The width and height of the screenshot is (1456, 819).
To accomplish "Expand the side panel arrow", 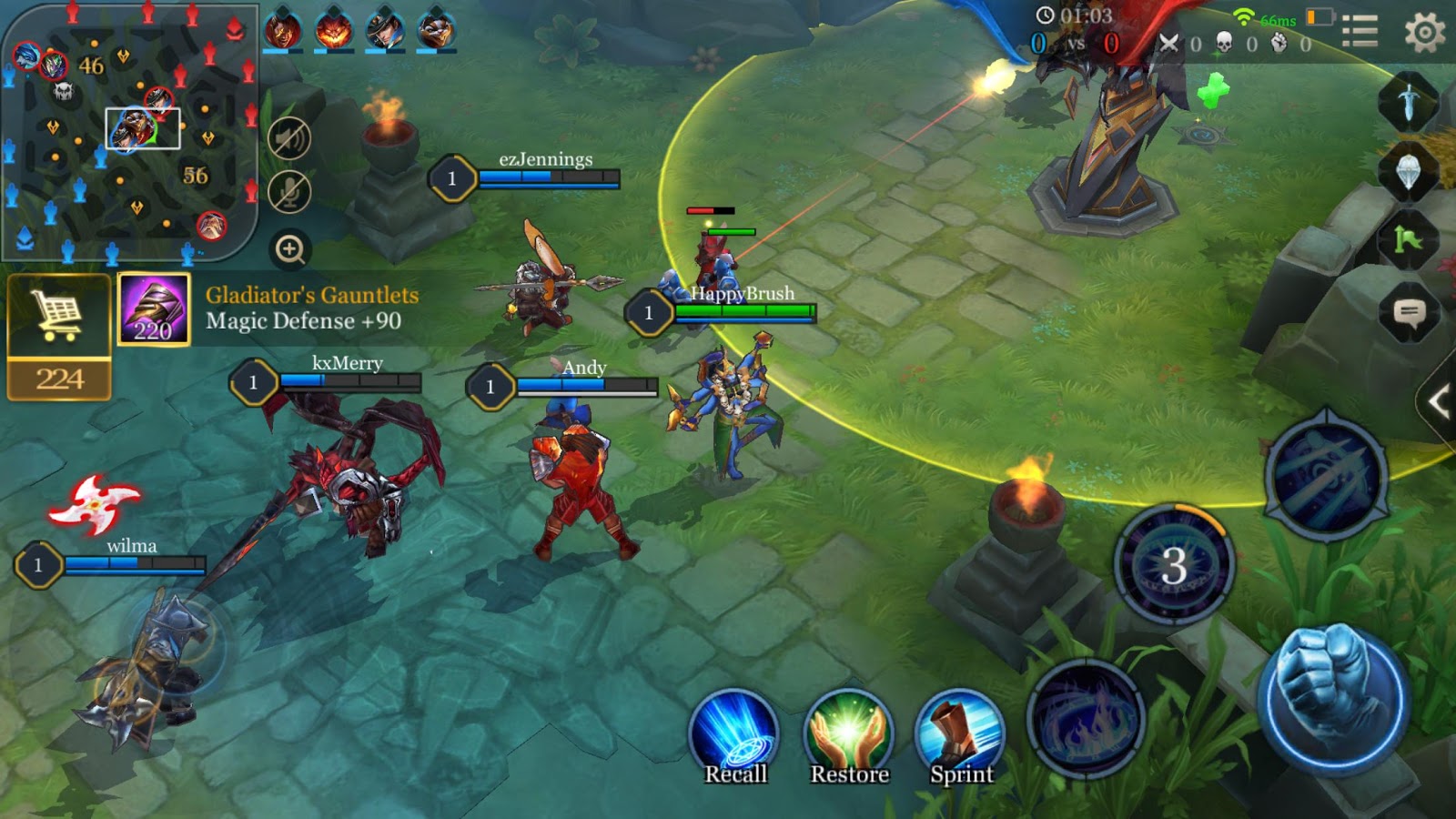I will 1438,401.
